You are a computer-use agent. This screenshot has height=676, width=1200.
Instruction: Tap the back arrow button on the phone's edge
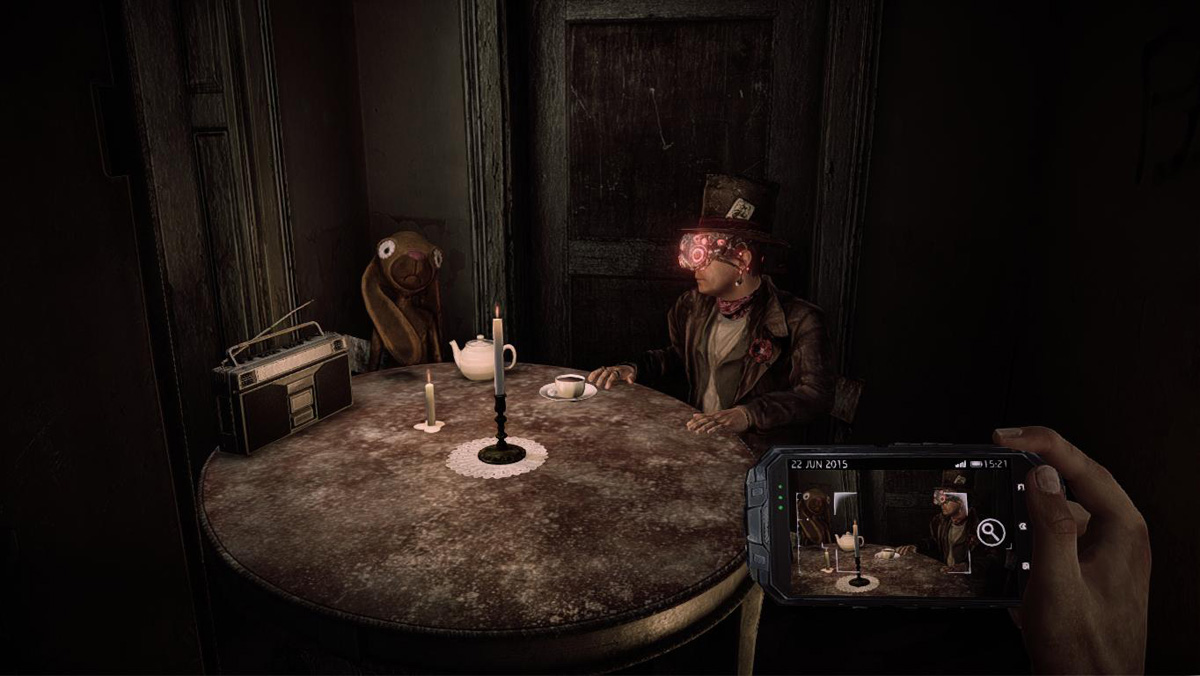point(1021,488)
